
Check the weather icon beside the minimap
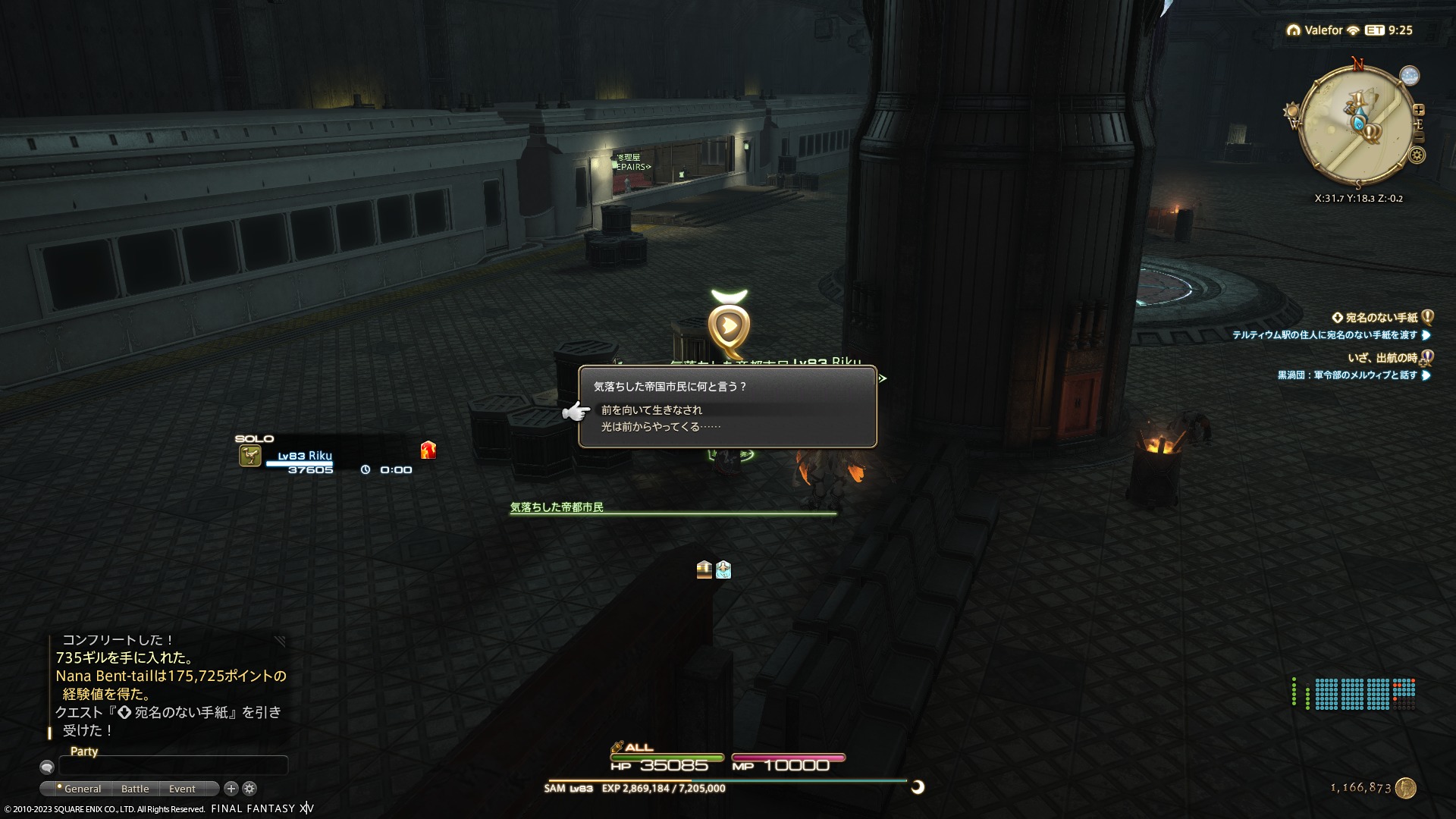[1410, 76]
